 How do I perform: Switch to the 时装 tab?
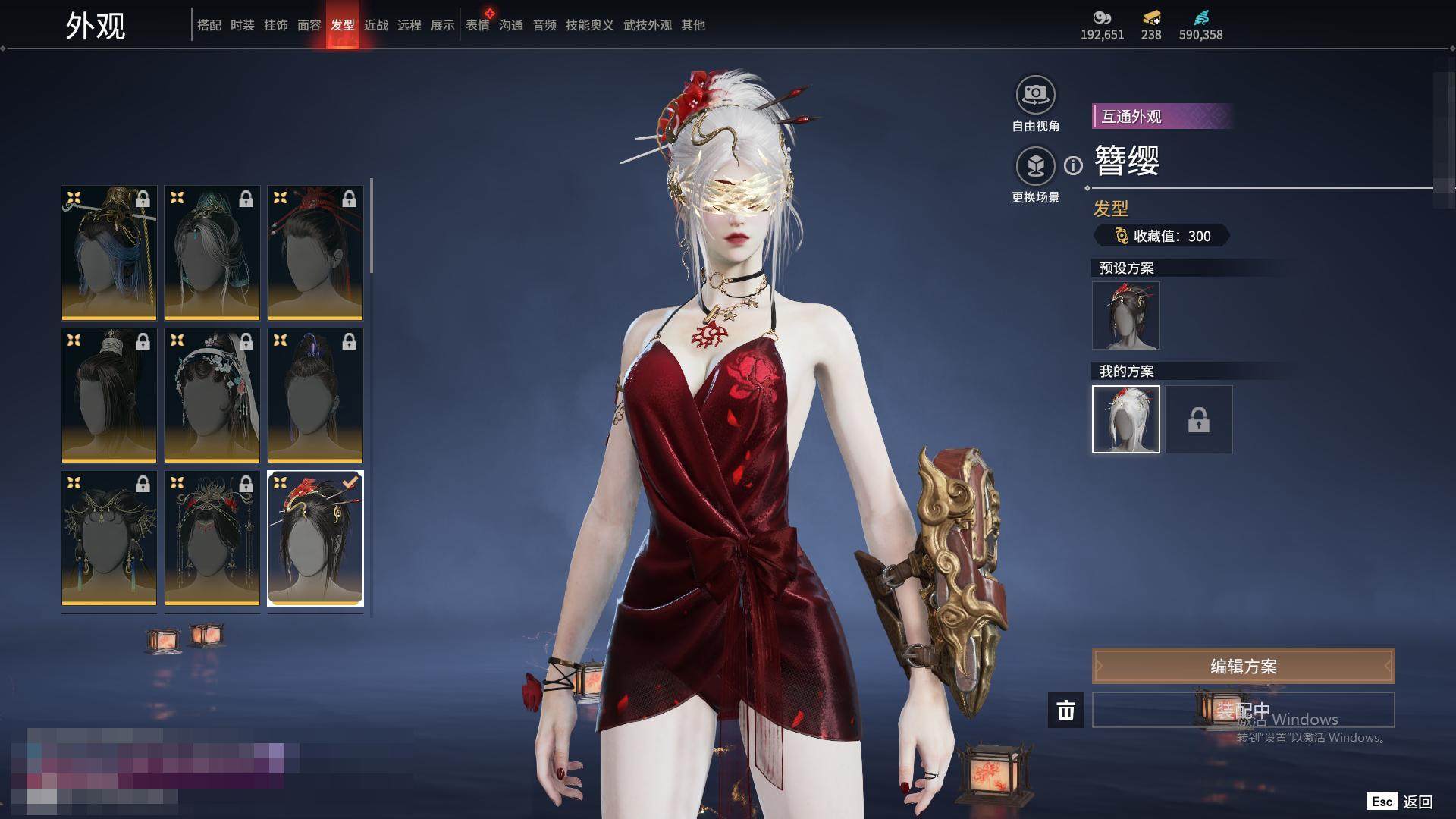click(243, 25)
